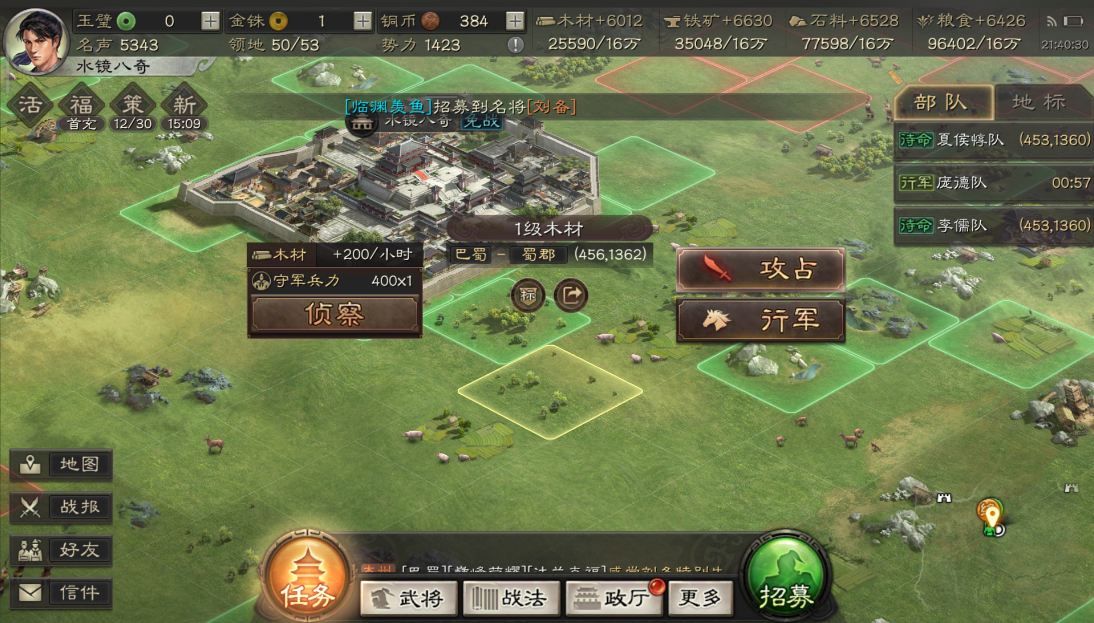Open the 武将 generals panel
Viewport: 1094px width, 623px height.
coord(408,598)
